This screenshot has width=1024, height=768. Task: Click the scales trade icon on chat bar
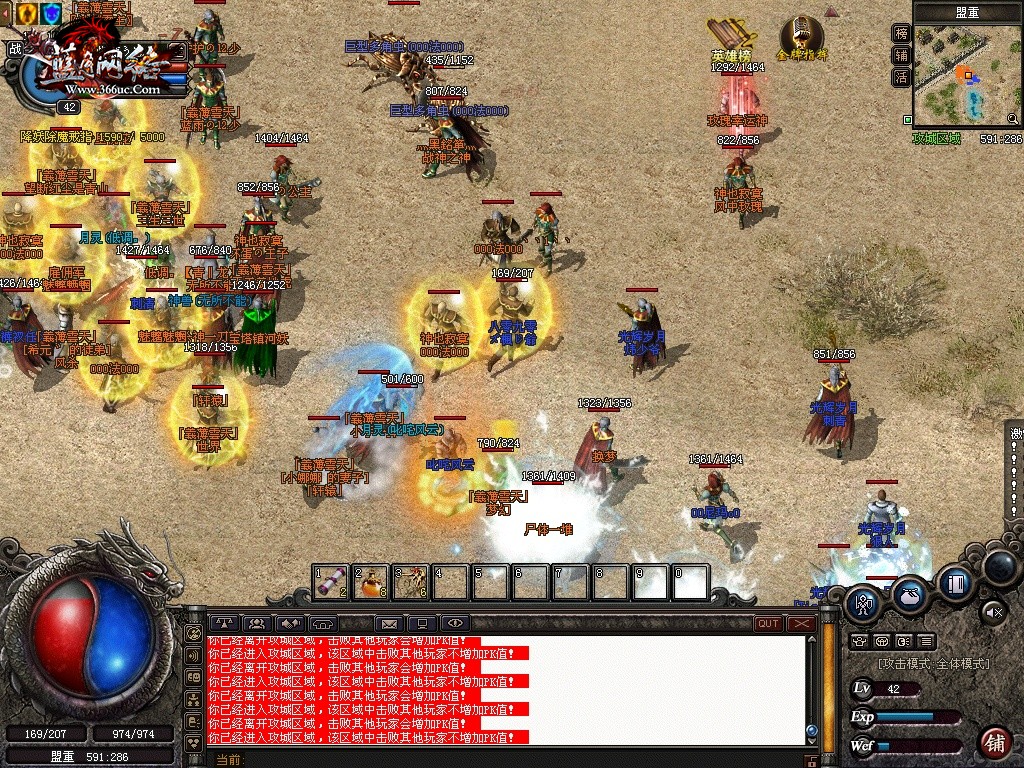(x=224, y=624)
